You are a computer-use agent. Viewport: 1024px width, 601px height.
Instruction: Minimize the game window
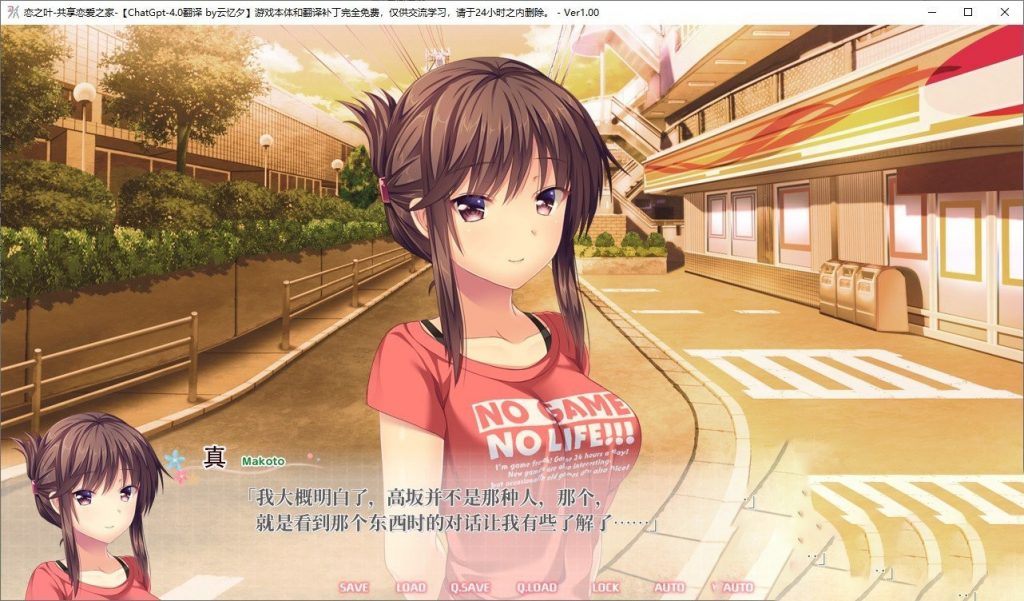pyautogui.click(x=932, y=12)
